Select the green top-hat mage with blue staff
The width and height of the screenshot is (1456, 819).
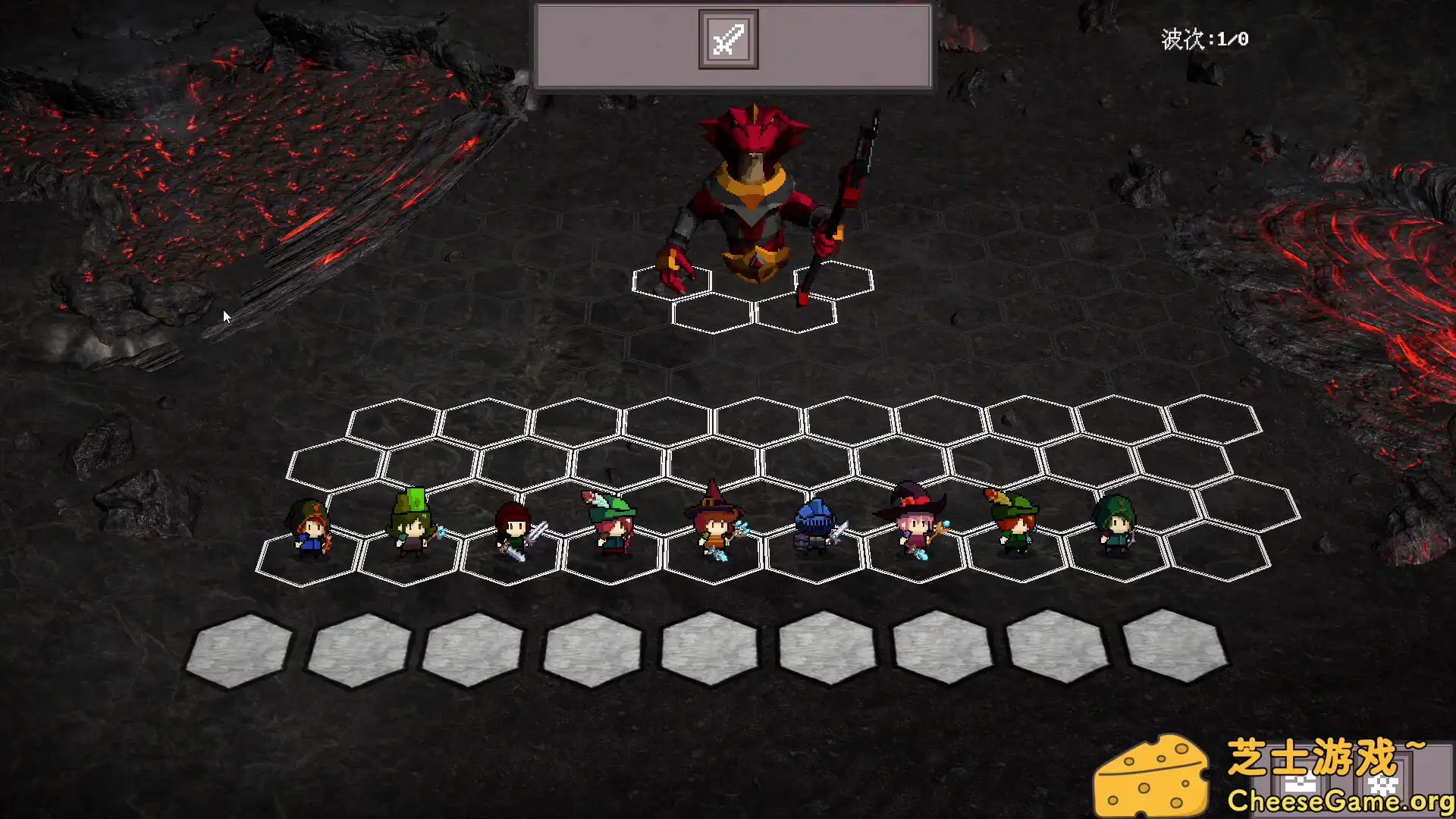pyautogui.click(x=409, y=523)
